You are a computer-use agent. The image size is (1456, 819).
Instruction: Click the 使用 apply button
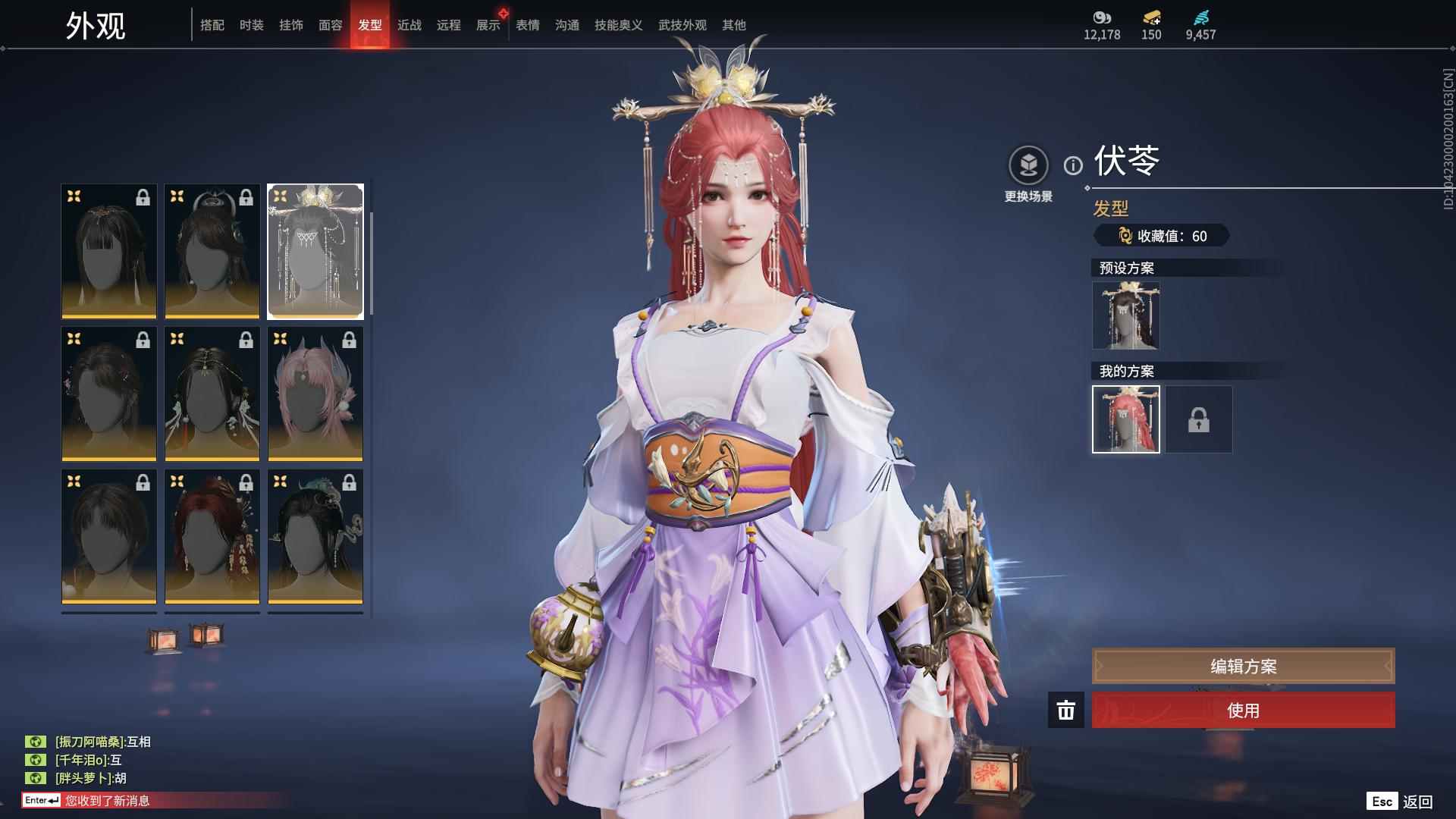tap(1242, 711)
